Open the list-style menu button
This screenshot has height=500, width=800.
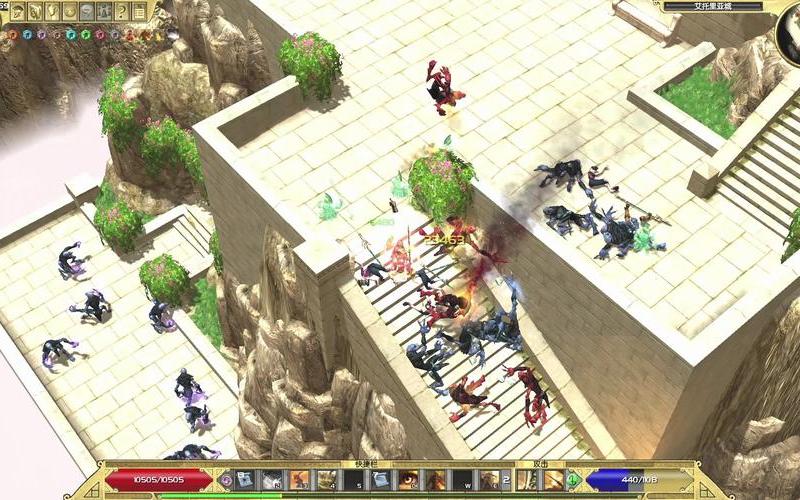click(139, 11)
